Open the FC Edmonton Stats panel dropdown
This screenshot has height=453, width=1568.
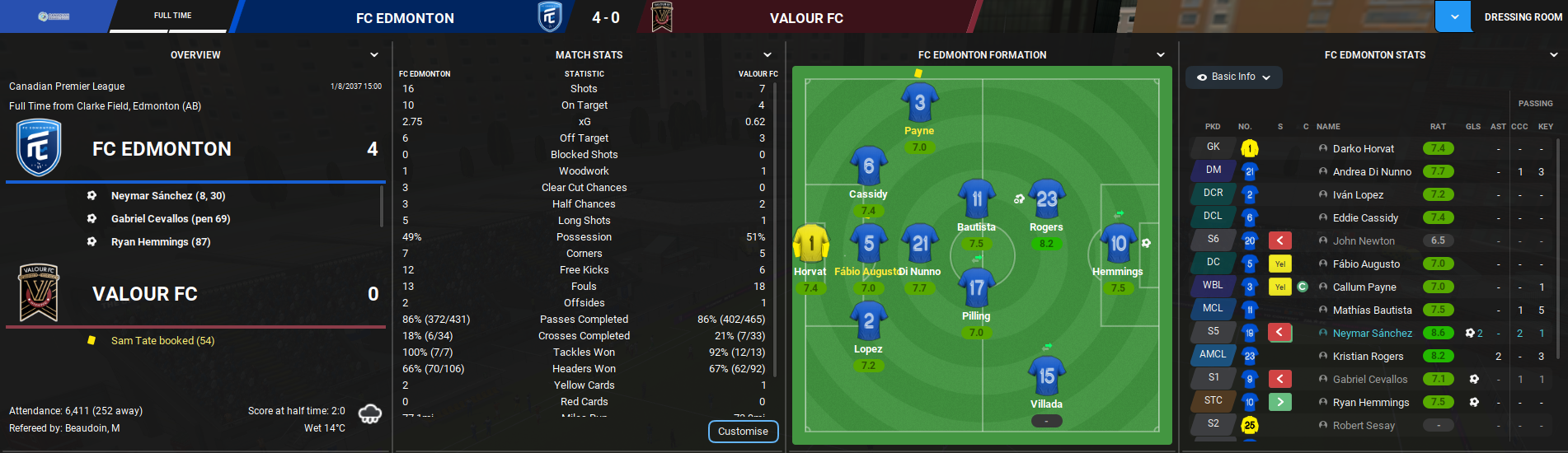[x=1553, y=55]
